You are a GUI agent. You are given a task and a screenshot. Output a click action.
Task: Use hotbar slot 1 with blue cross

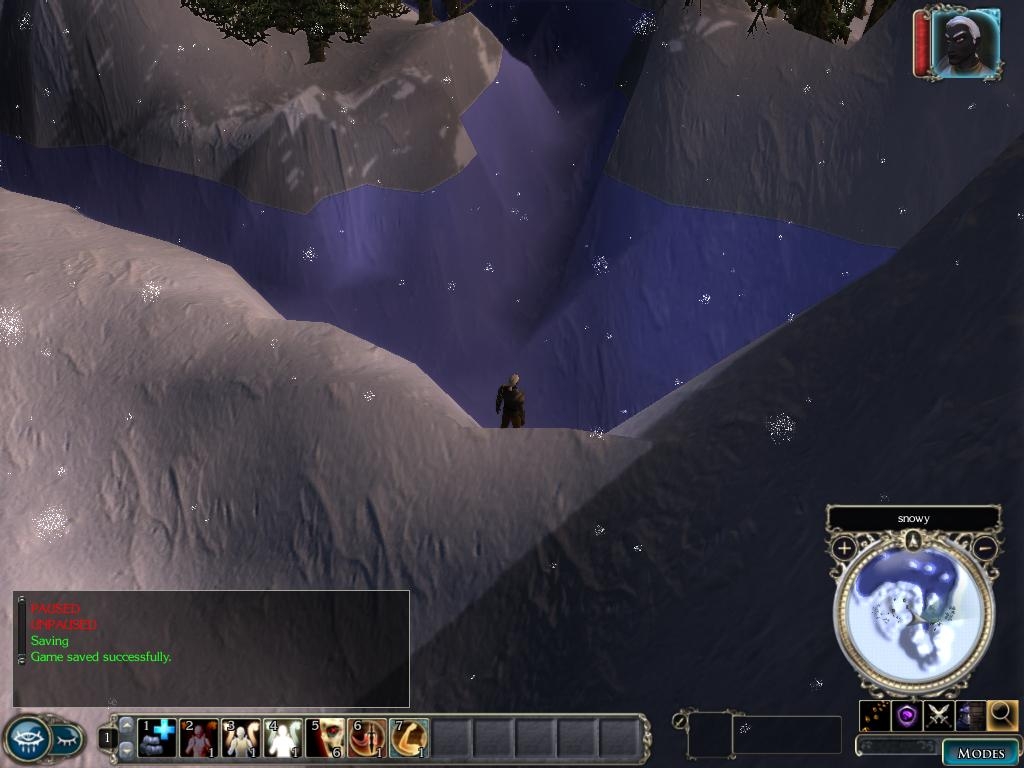(x=157, y=738)
